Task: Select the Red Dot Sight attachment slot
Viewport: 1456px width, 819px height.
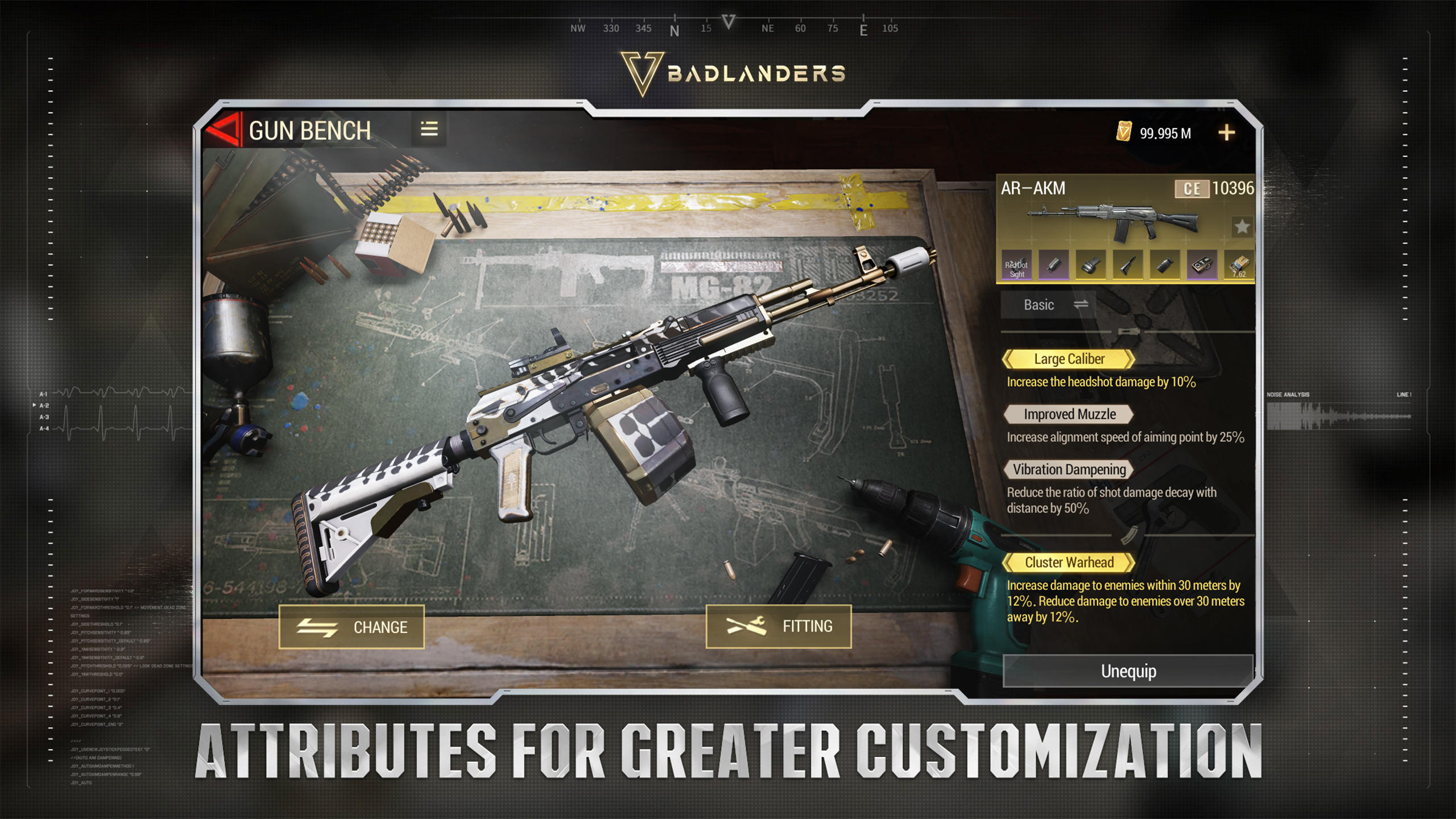Action: (1017, 266)
